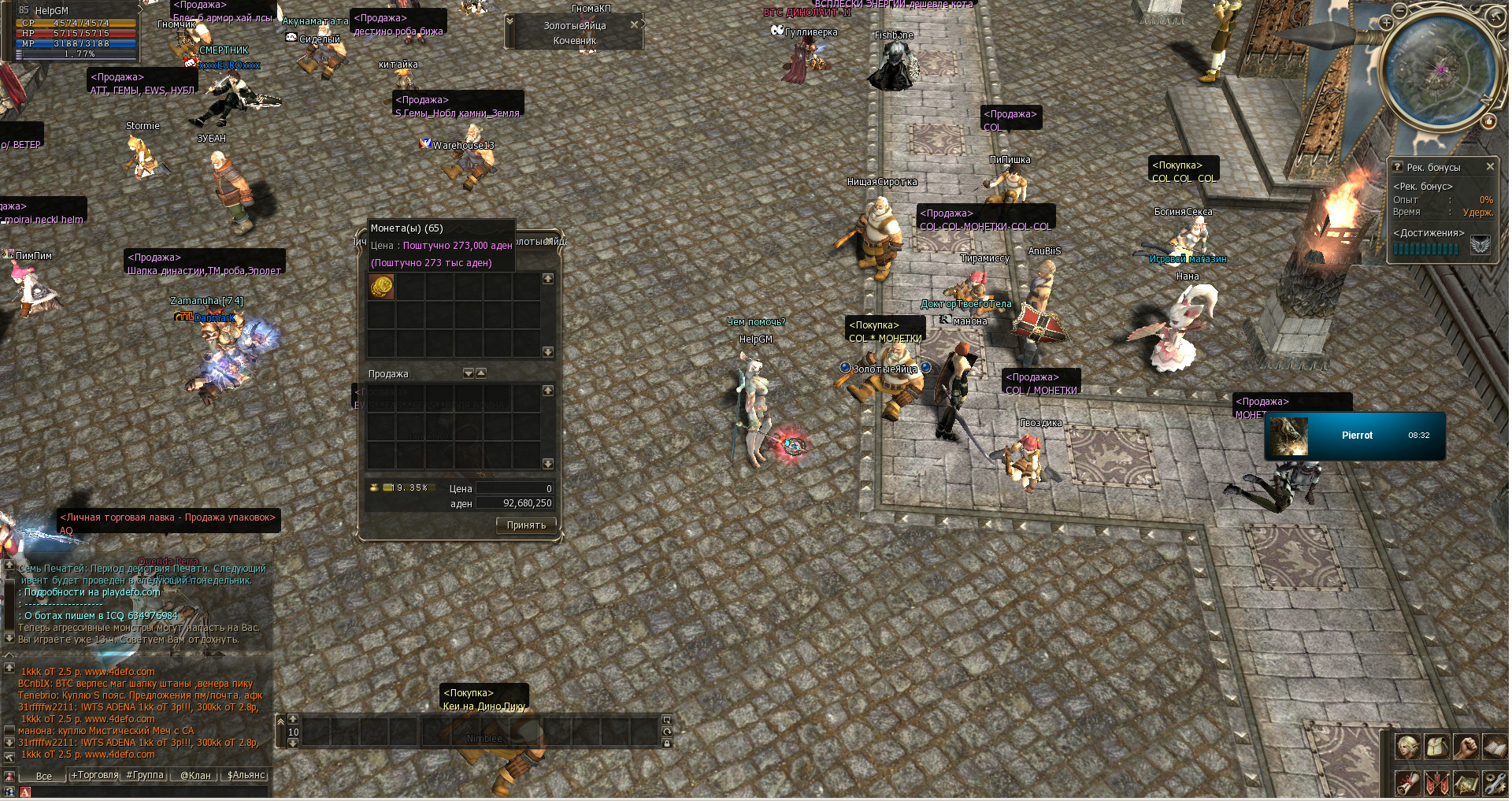Switch to the #Группа chat tab
1512x801 pixels.
tap(145, 776)
